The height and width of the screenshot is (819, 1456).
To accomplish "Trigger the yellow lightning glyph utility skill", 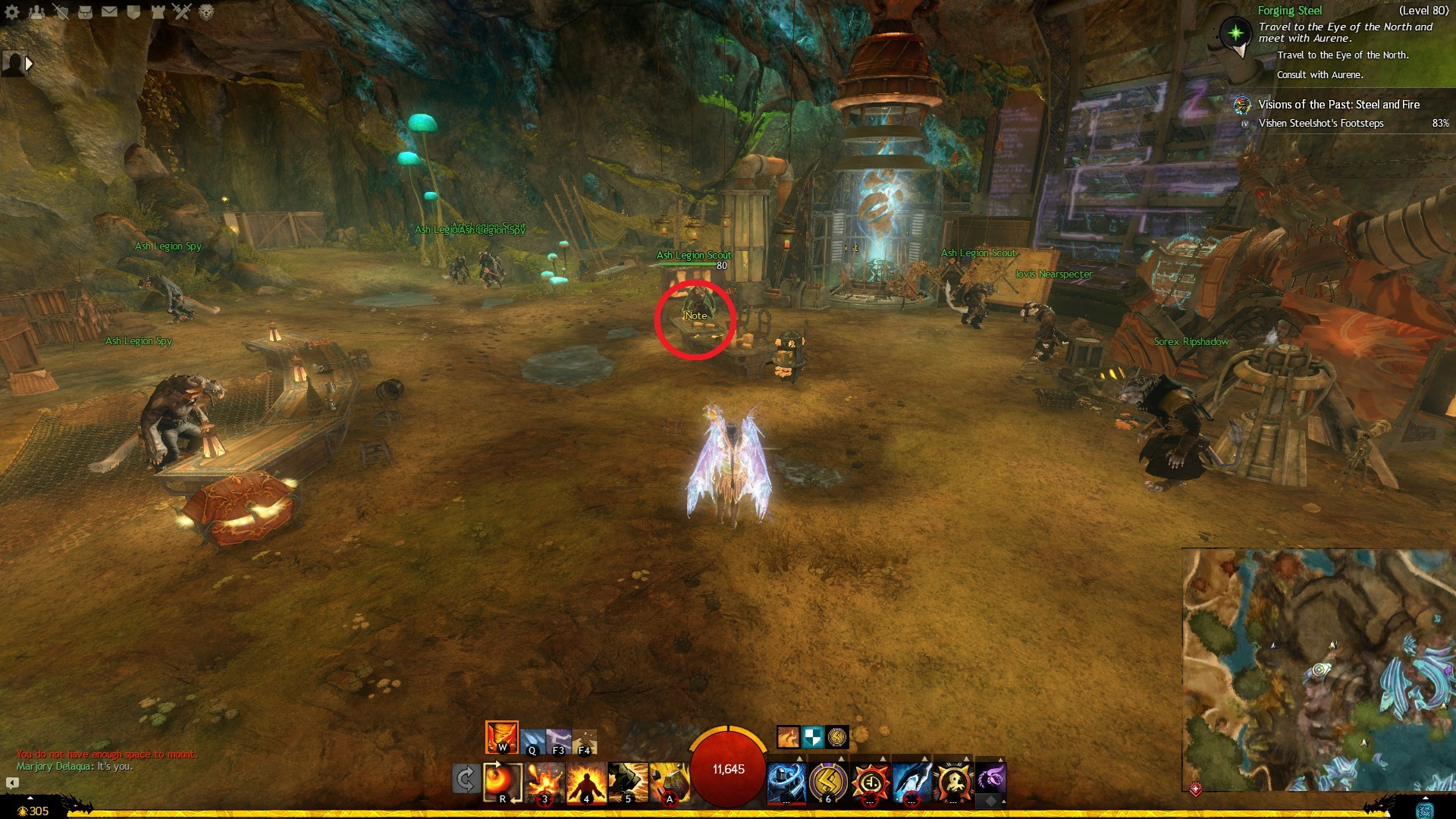I will tap(828, 781).
